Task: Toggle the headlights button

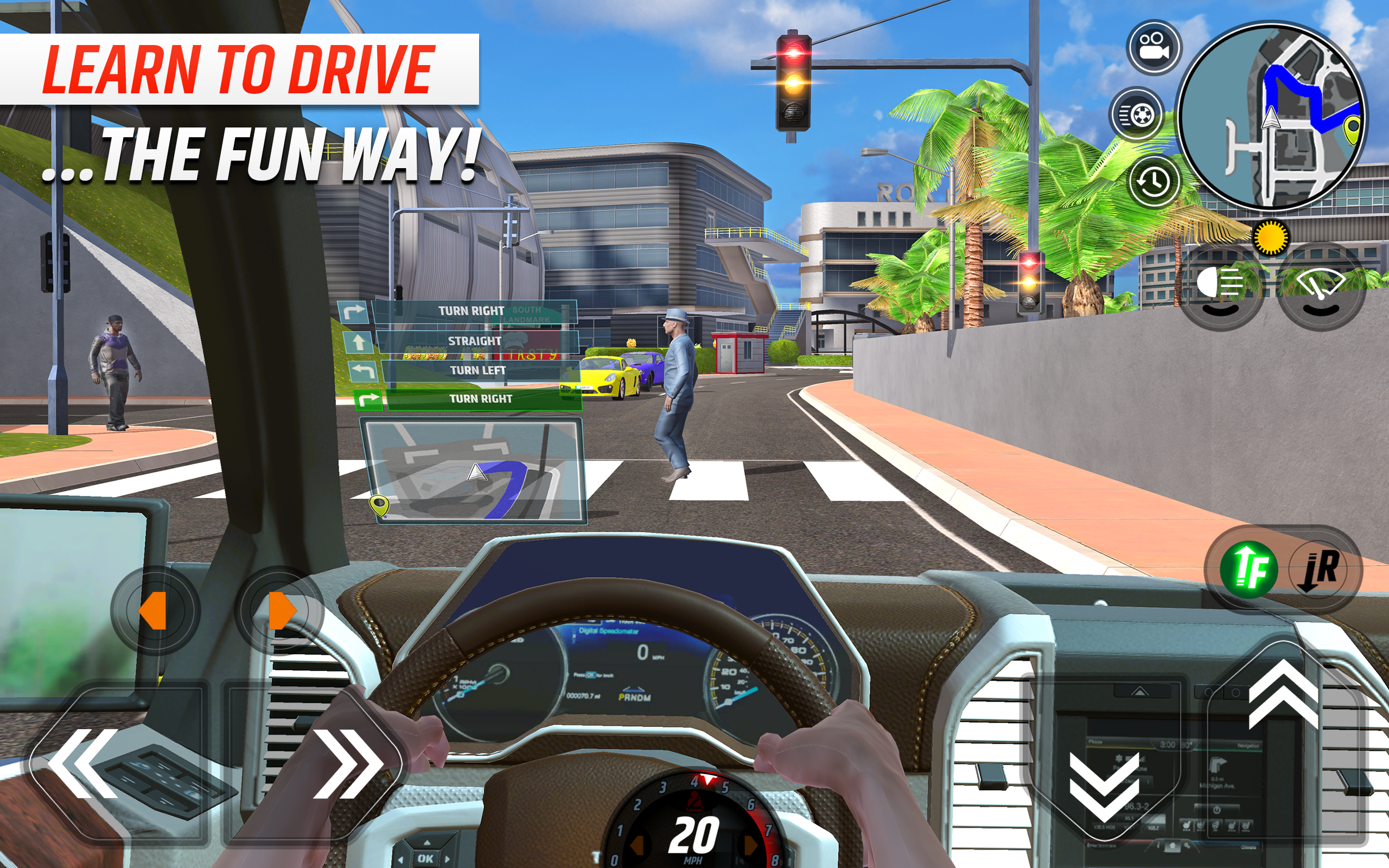Action: tap(1221, 287)
